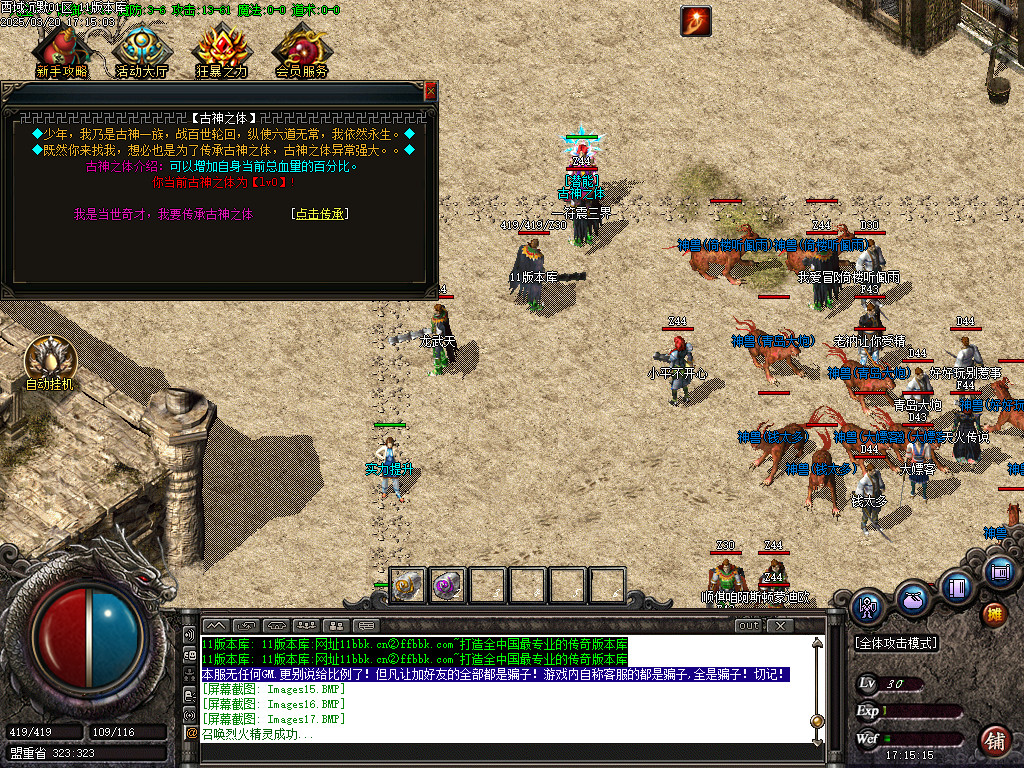Select the orange swirl stone hotbar slot
The image size is (1024, 768).
pyautogui.click(x=408, y=585)
